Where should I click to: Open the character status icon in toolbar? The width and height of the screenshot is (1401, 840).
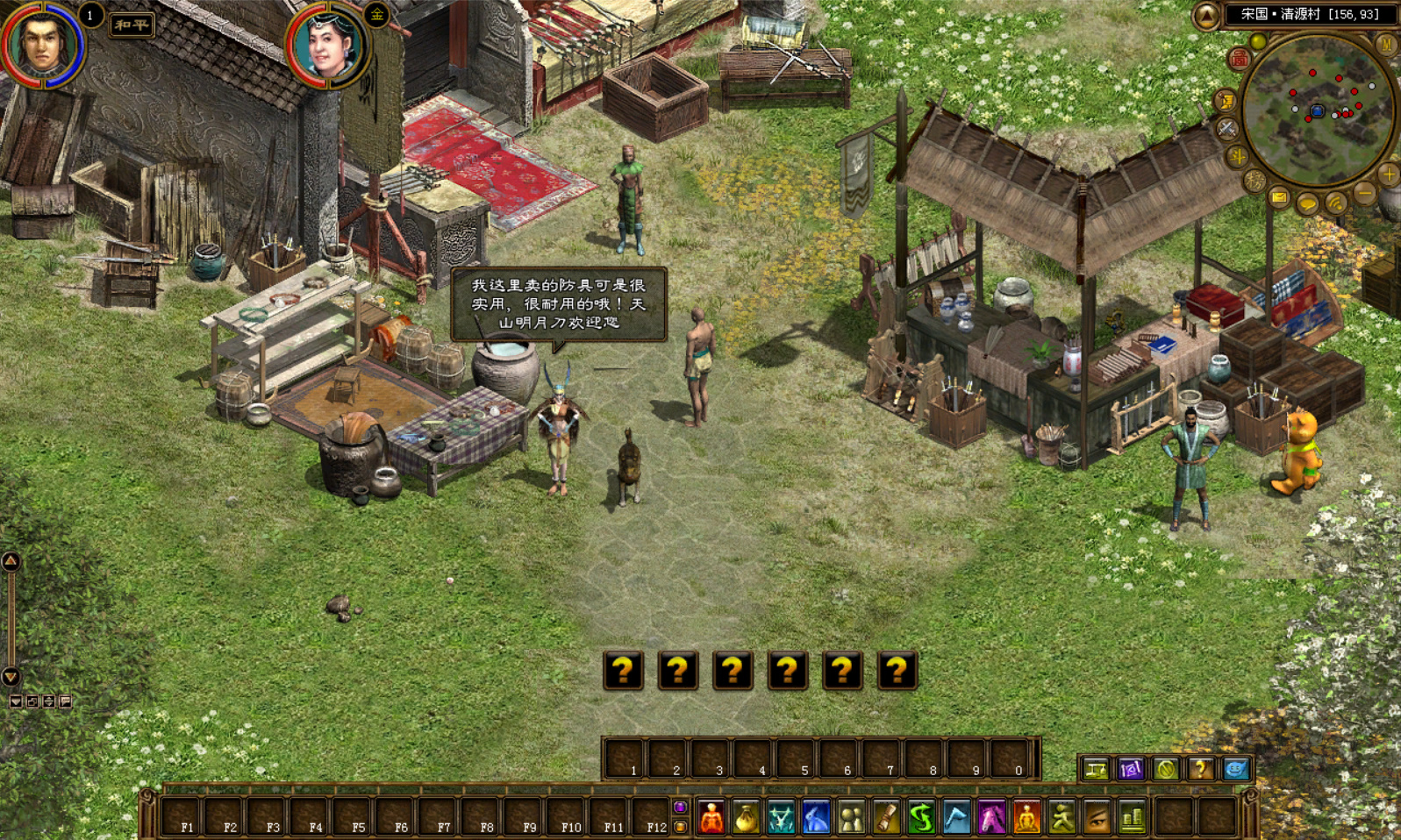pos(711,818)
